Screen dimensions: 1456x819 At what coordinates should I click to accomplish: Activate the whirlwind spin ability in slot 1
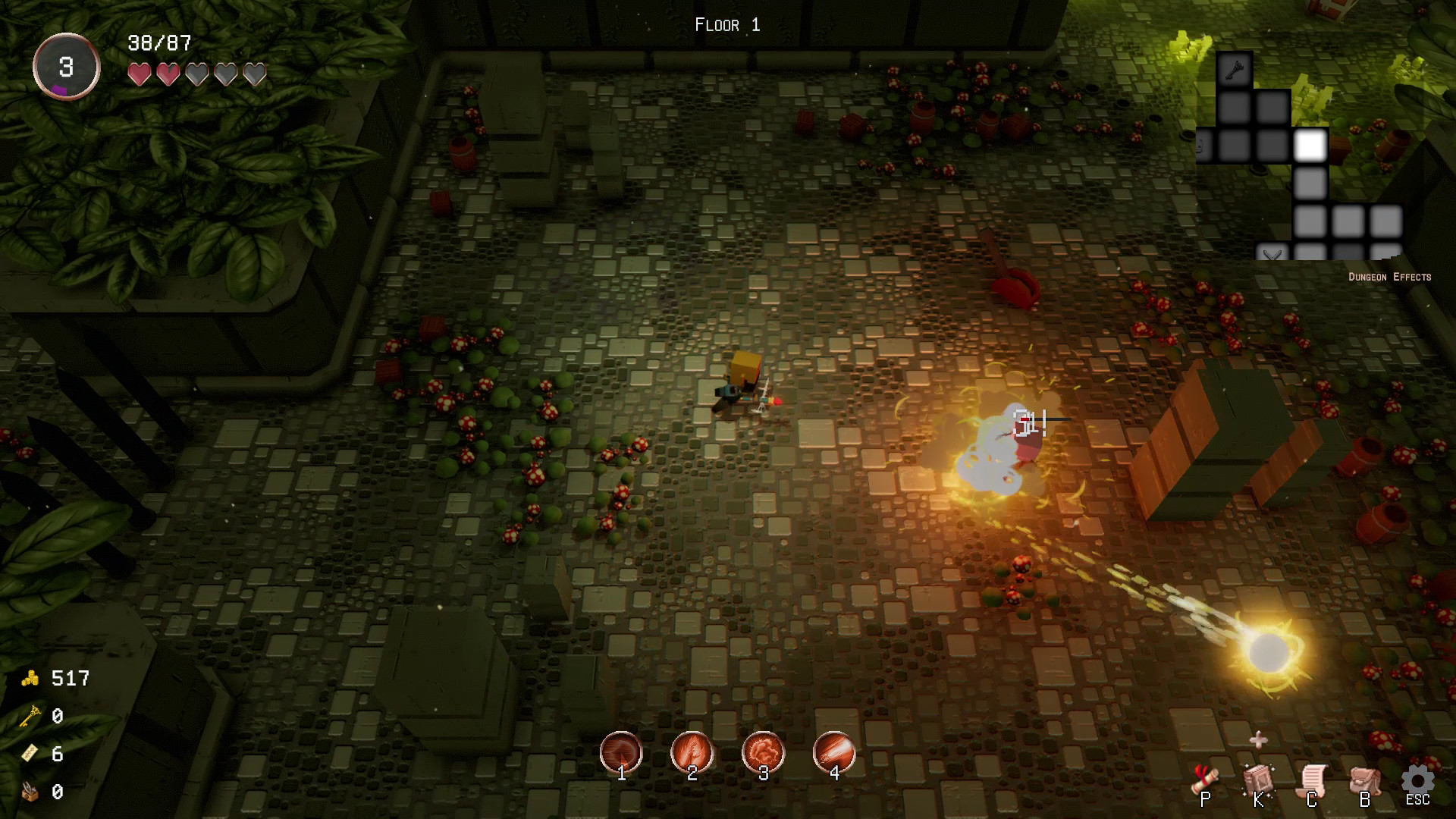621,752
